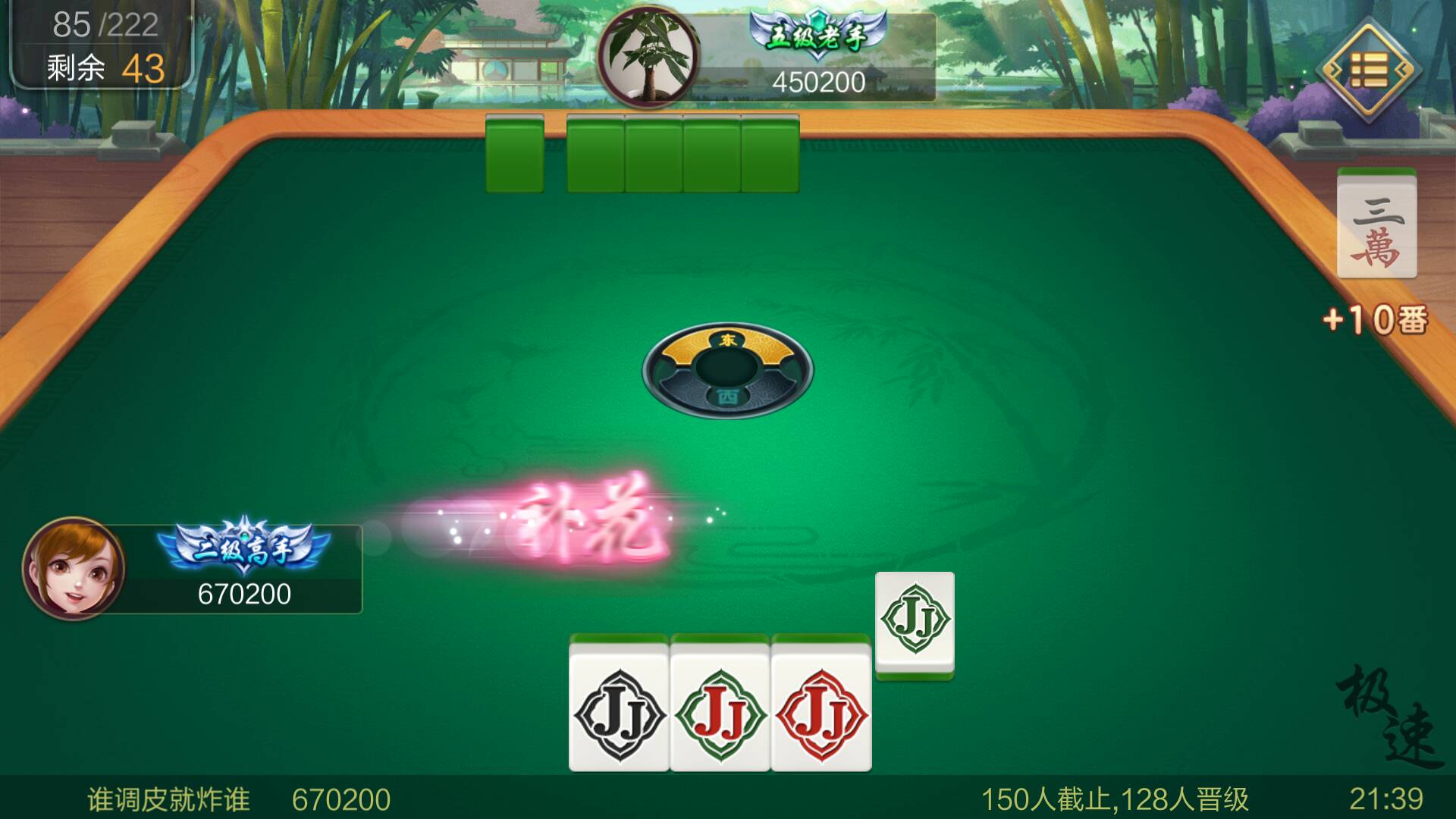This screenshot has height=819, width=1456.
Task: Open the opponent's plant avatar profile
Action: (648, 55)
